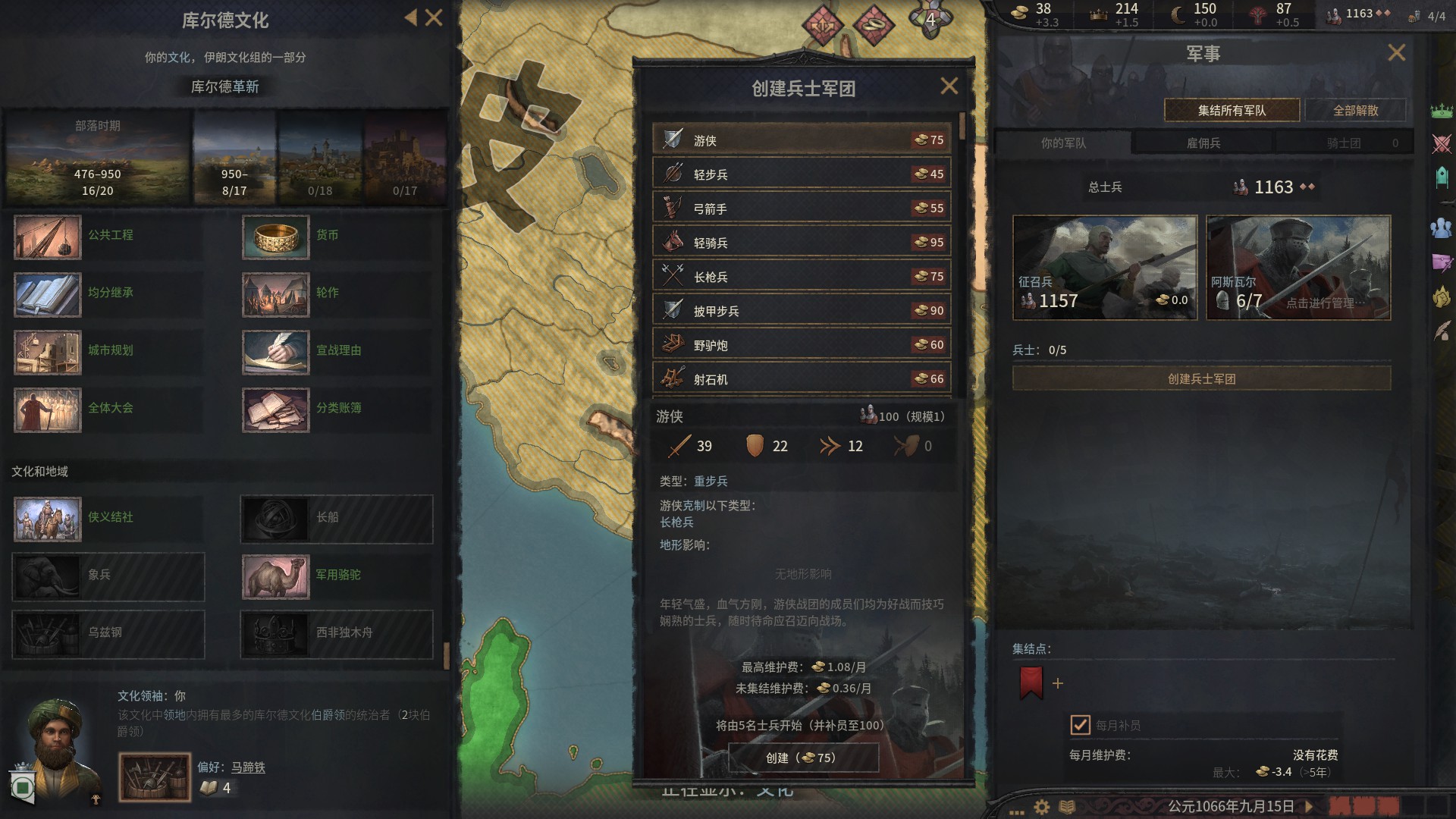Click the 阿斯瓦尔 knights portrait card
This screenshot has height=819, width=1456.
[x=1298, y=267]
